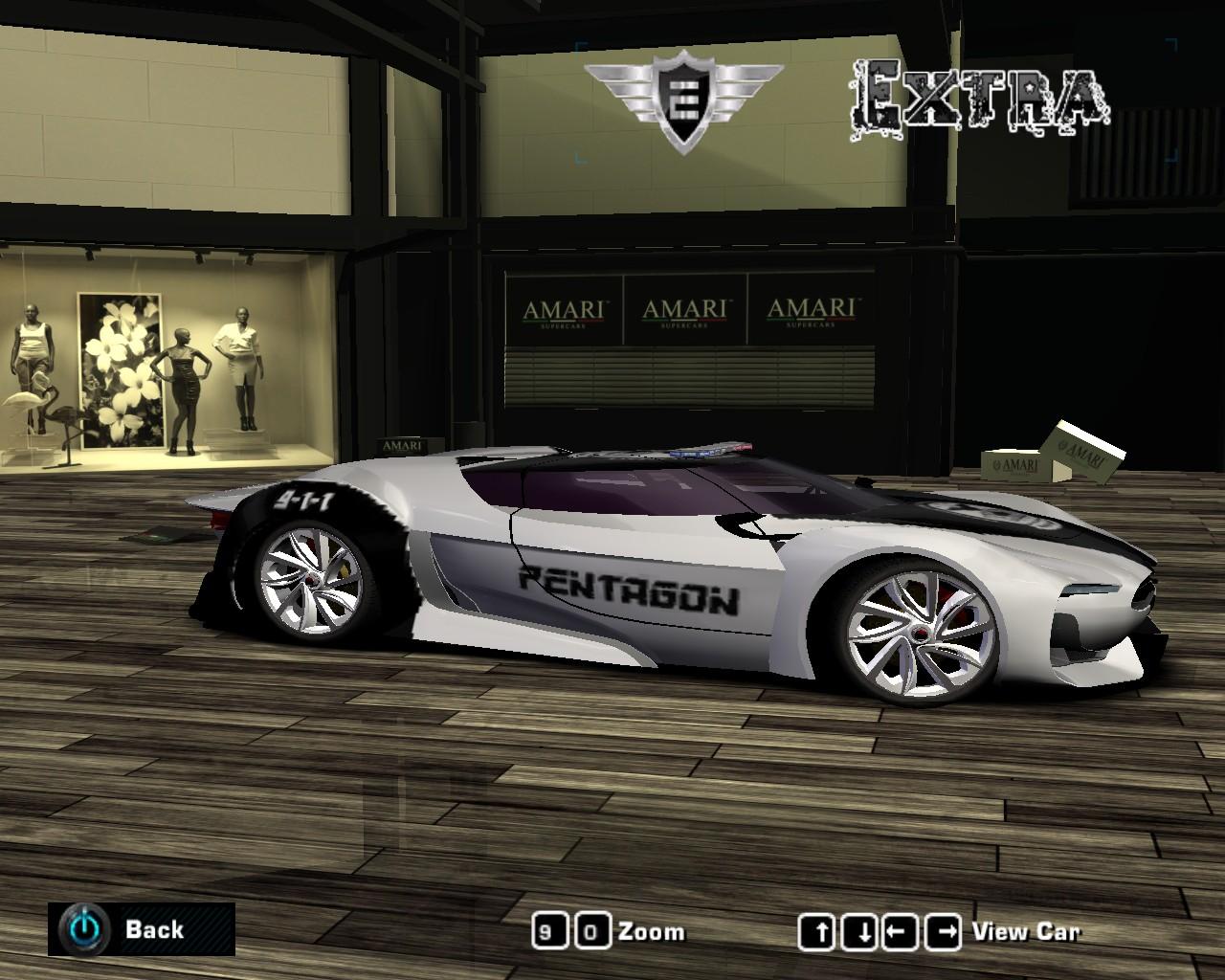This screenshot has width=1225, height=980.
Task: Go back using the Back button
Action: 141,928
